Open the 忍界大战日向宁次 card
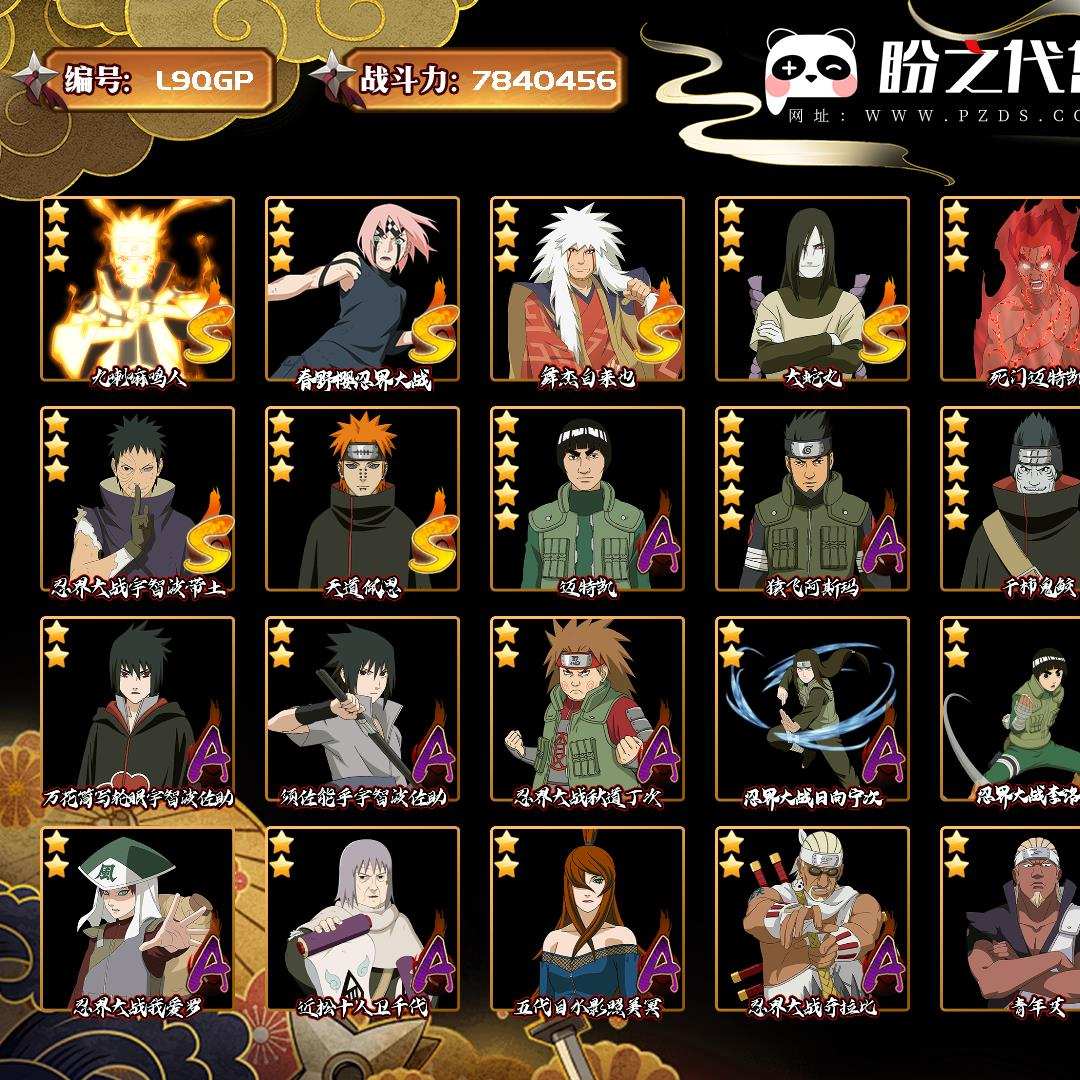Screen dimensions: 1080x1080 [x=812, y=708]
